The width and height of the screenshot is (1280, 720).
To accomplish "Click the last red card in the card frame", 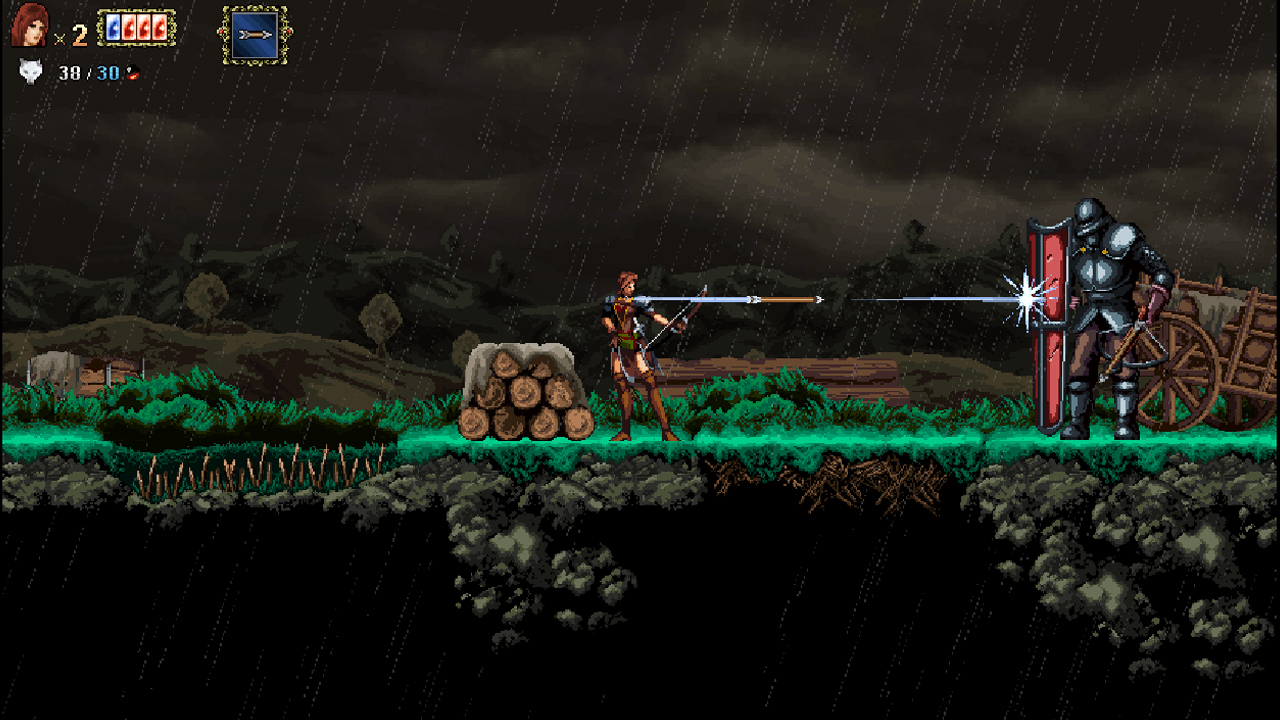I will [158, 27].
